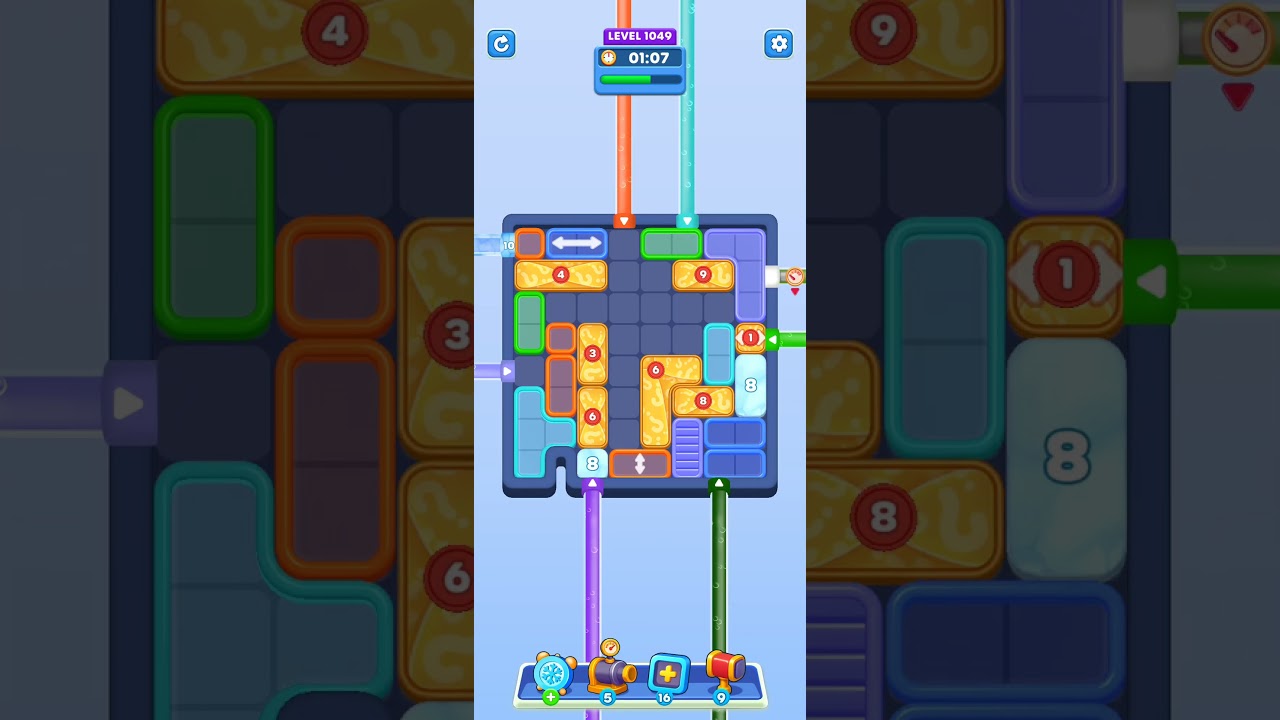The width and height of the screenshot is (1280, 720).
Task: Open the plus booster with 16 charges
Action: coord(666,675)
